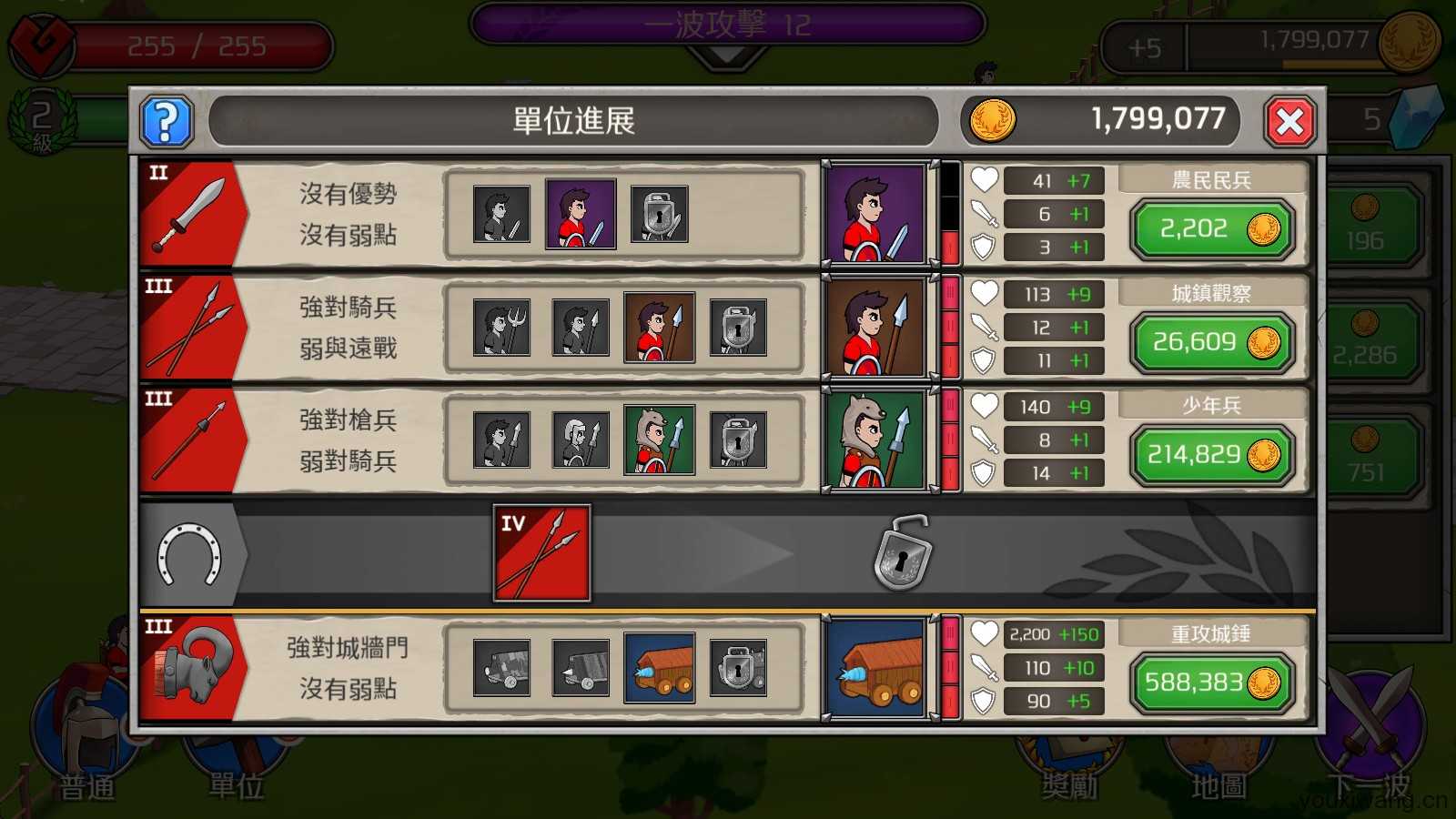The height and width of the screenshot is (819, 1456).
Task: Select the greyed-out trident spearman upgrade slot
Action: pos(502,327)
